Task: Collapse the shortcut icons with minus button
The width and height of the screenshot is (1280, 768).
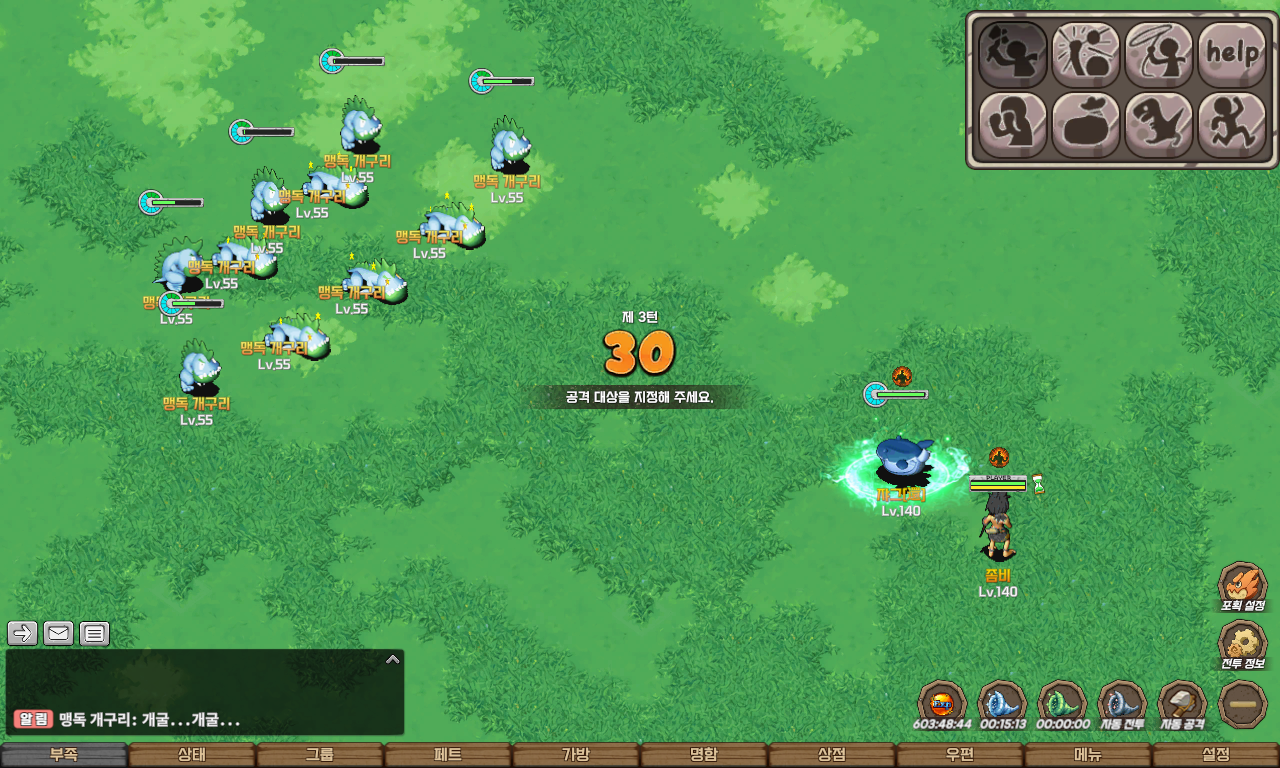Action: pyautogui.click(x=1243, y=704)
